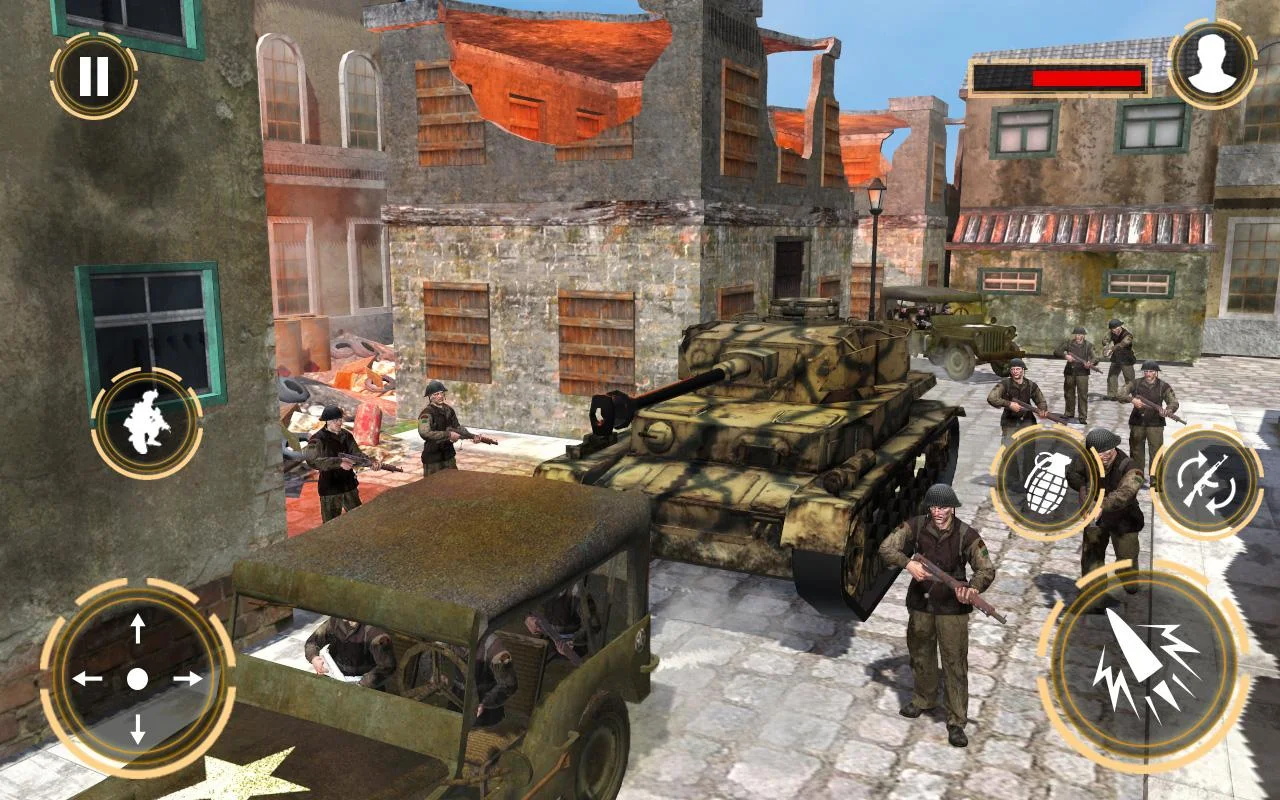Screen dimensions: 1280x800
Task: Tap the movement joystick's left arrow
Action: 88,679
